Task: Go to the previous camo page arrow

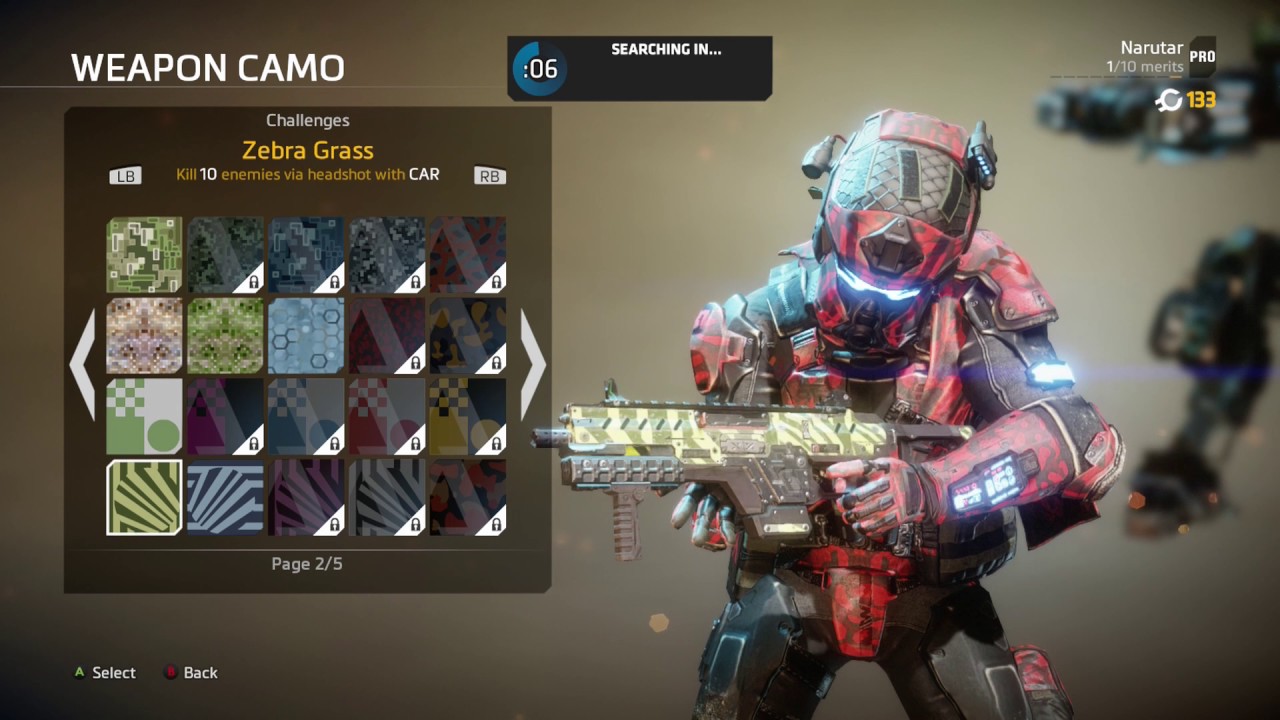Action: (x=82, y=365)
